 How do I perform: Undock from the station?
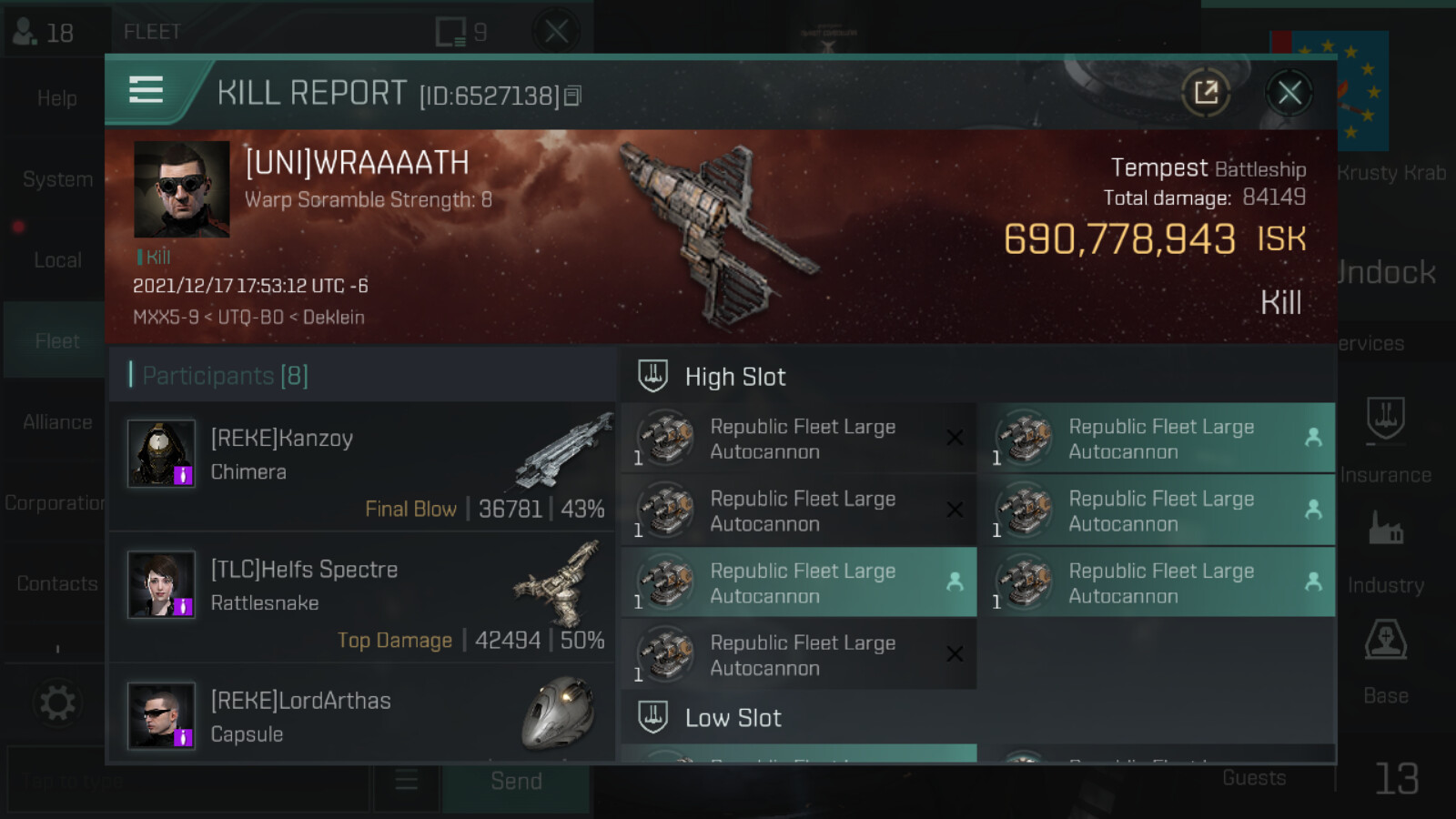[x=1387, y=272]
